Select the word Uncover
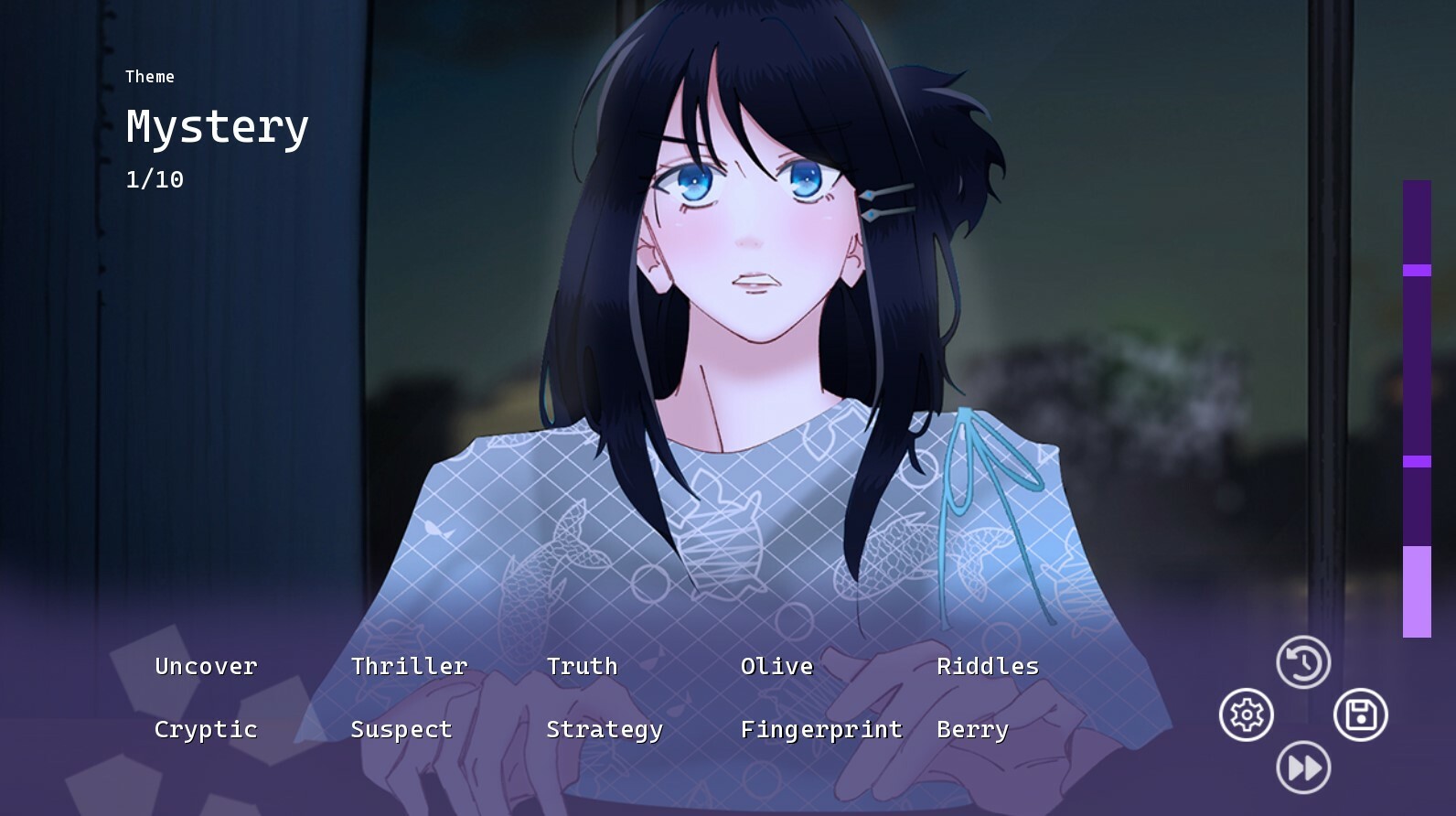This screenshot has height=816, width=1456. 205,666
